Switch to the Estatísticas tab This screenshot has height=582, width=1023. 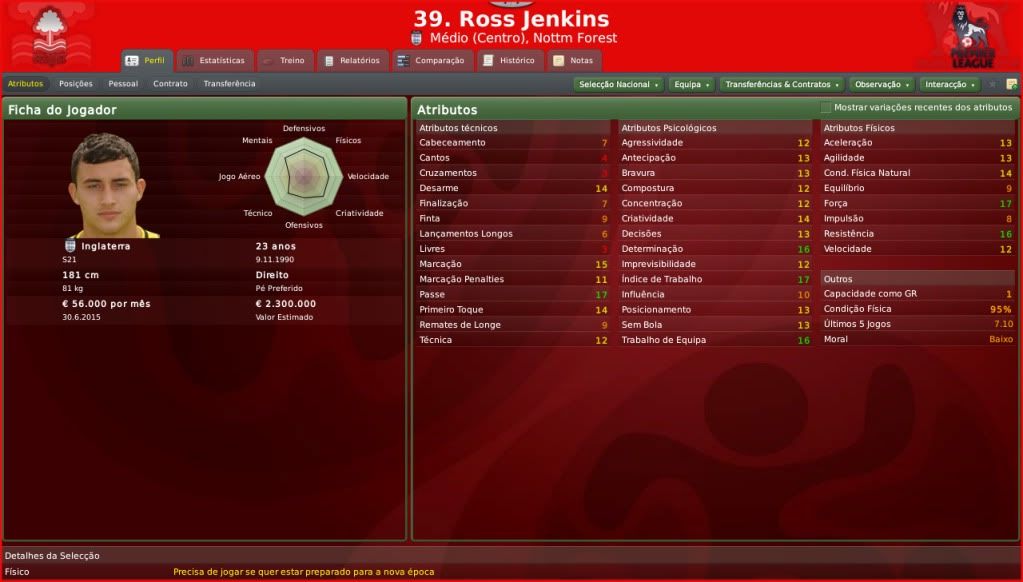pyautogui.click(x=213, y=60)
